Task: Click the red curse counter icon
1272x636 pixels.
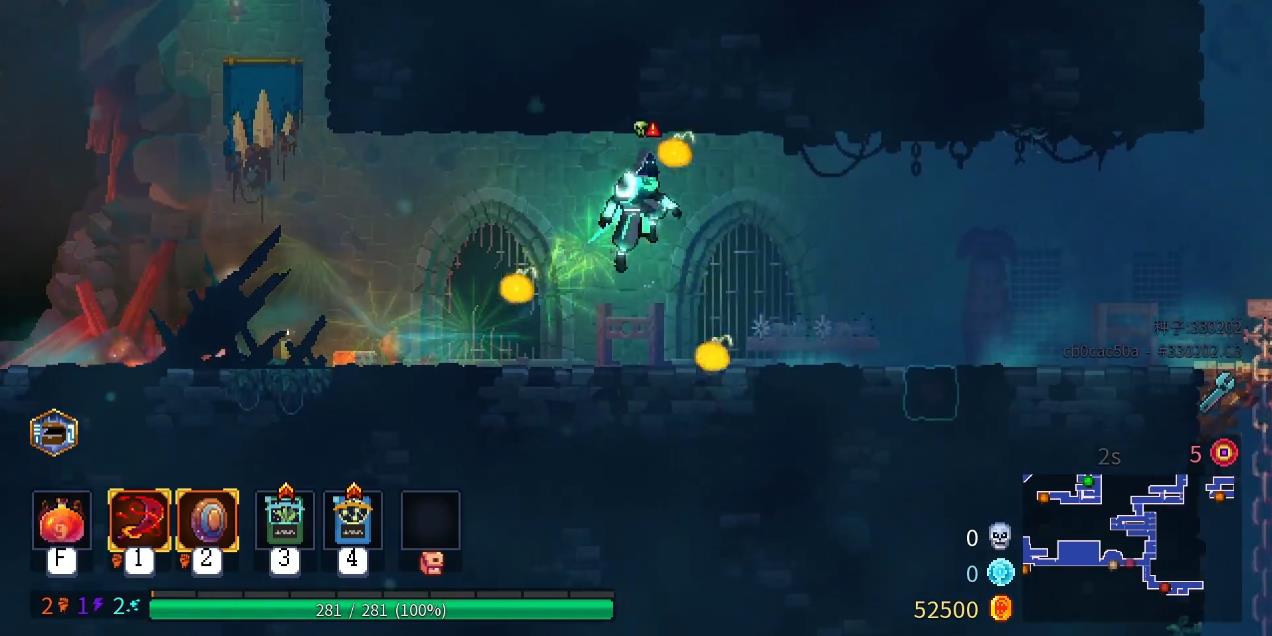Action: (1224, 453)
